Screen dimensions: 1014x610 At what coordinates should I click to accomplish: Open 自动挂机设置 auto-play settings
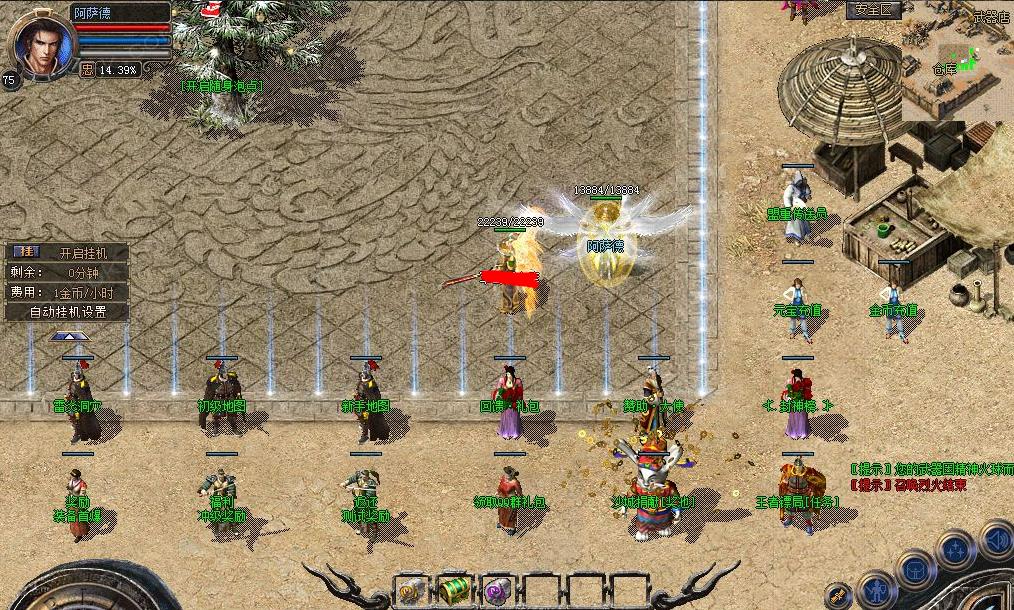(x=66, y=311)
